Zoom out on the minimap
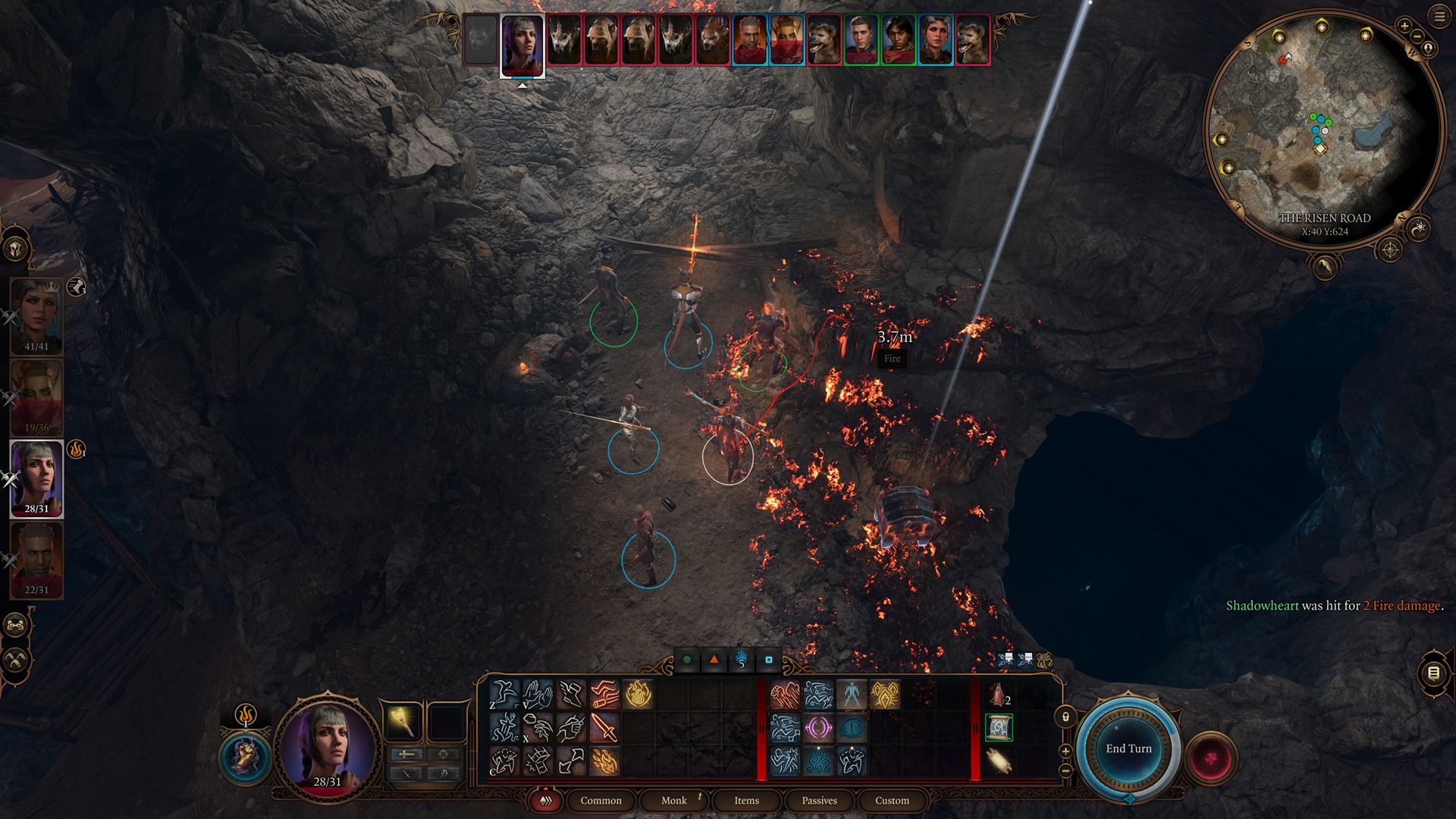The width and height of the screenshot is (1456, 819). click(x=1417, y=37)
